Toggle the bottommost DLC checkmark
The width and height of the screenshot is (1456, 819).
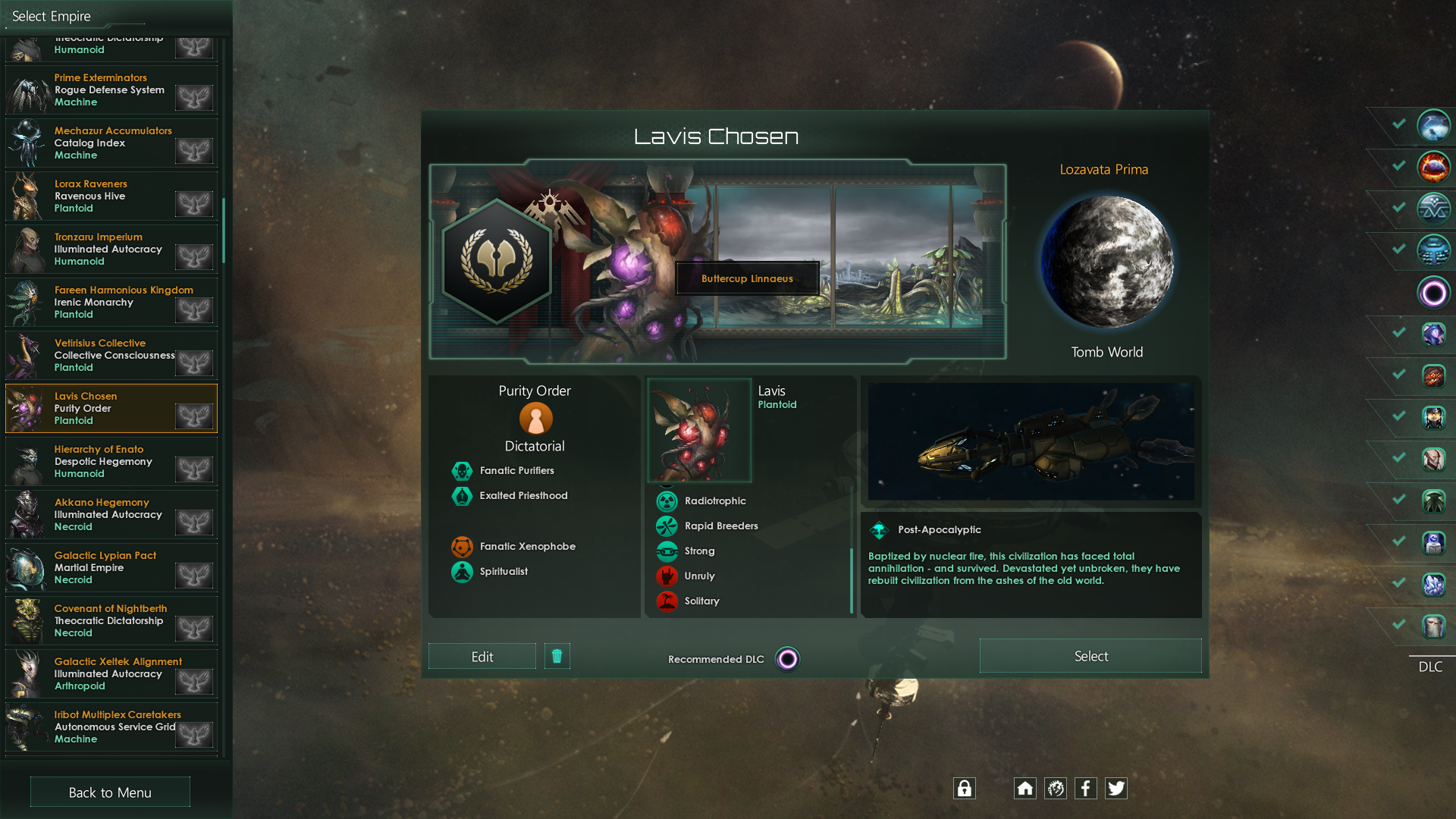click(1398, 626)
